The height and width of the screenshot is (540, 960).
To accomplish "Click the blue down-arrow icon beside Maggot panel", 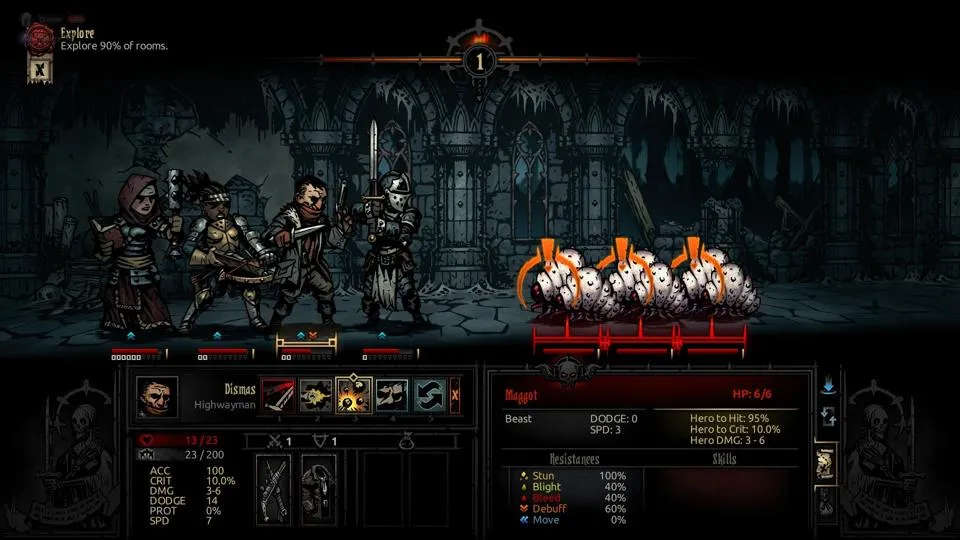I will (827, 384).
